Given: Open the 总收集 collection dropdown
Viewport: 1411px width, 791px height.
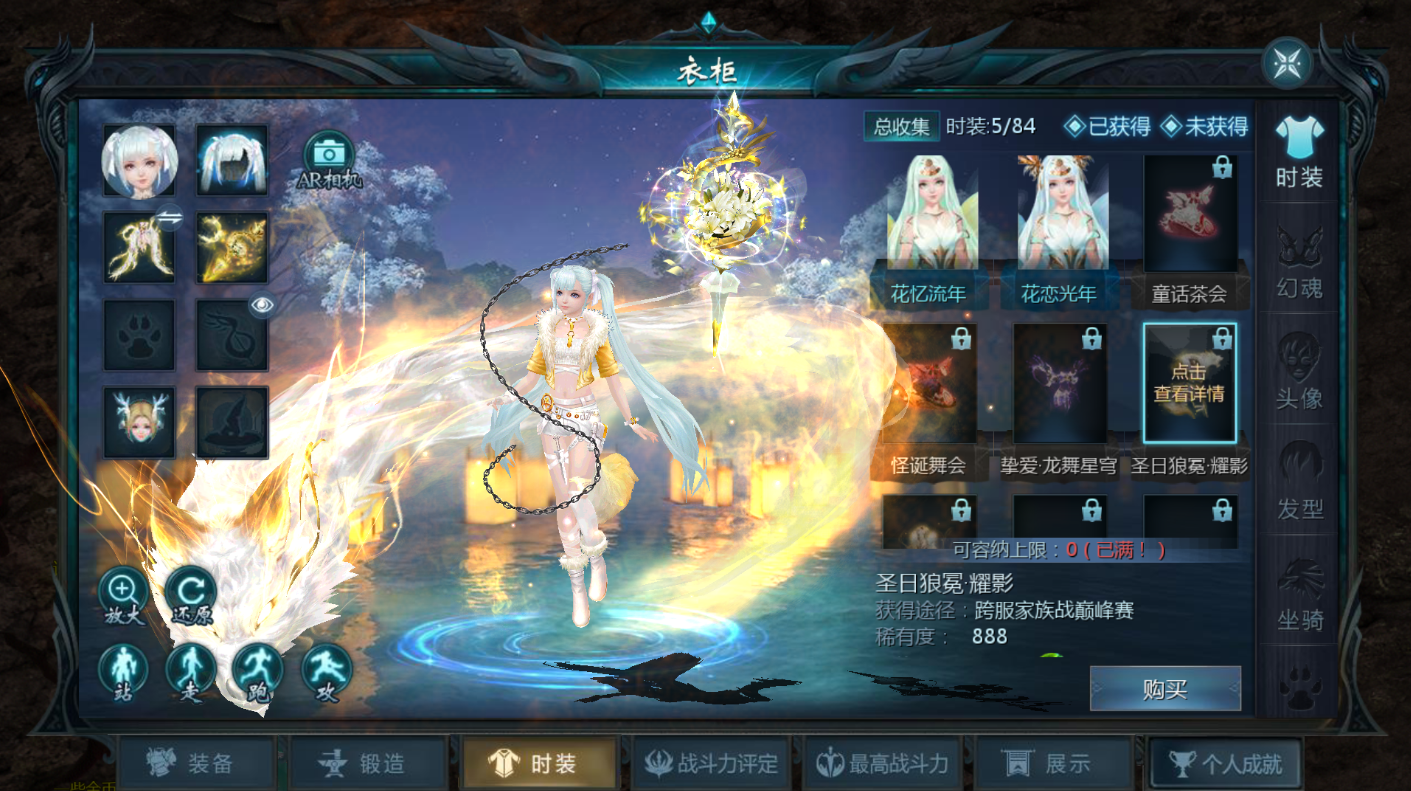Looking at the screenshot, I should [x=901, y=127].
